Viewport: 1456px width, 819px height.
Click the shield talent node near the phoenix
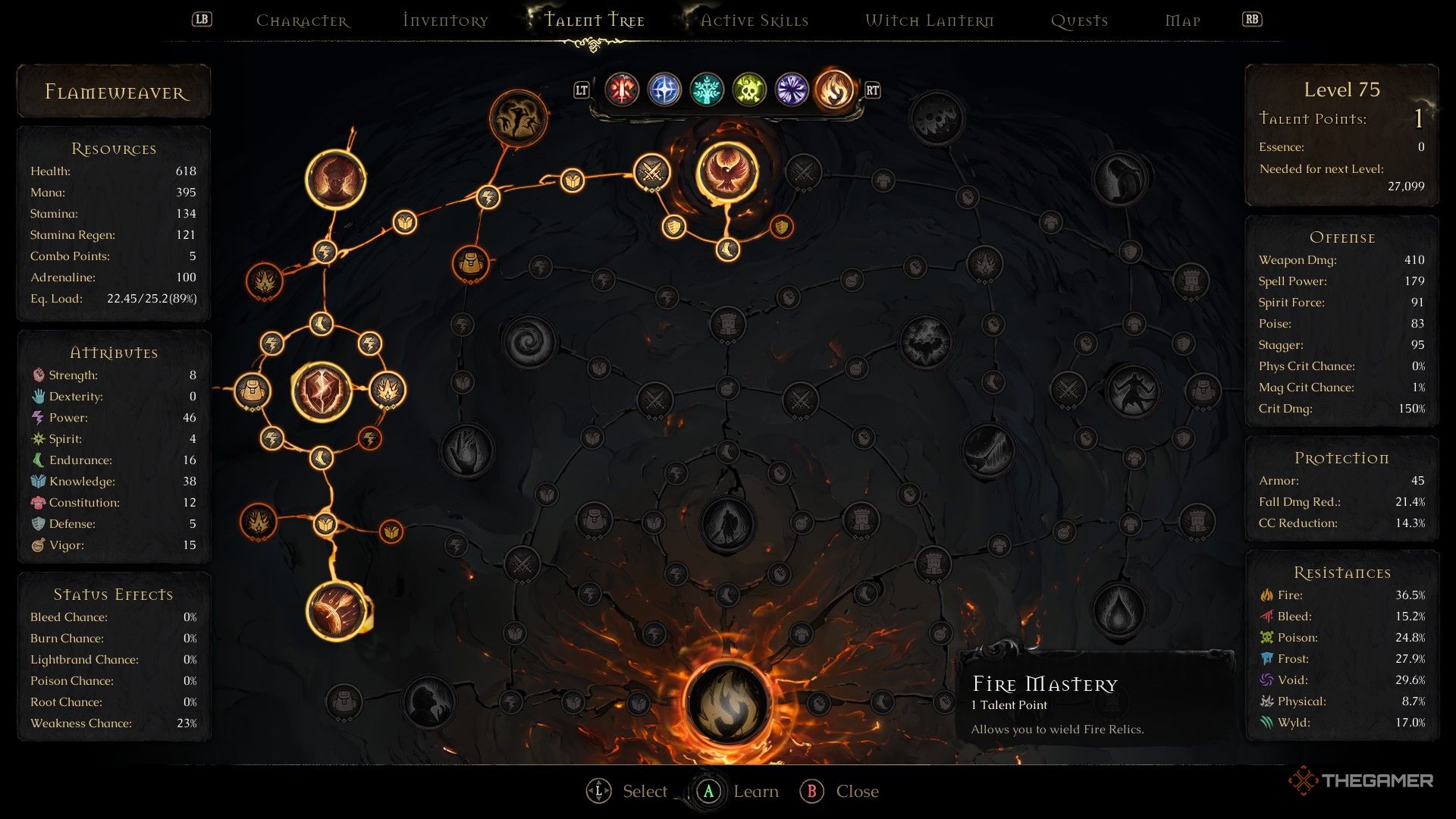(674, 229)
